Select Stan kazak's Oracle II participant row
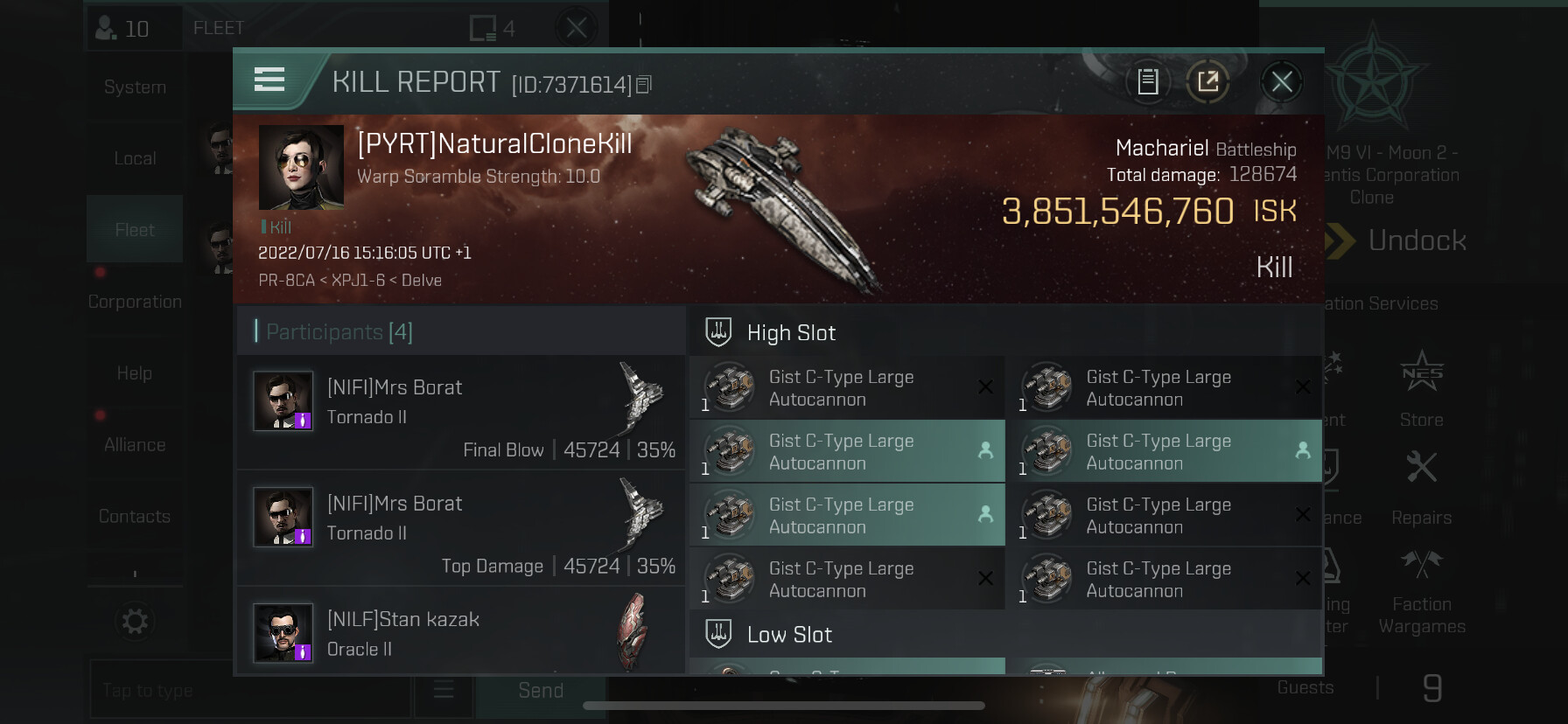This screenshot has height=724, width=1568. [x=460, y=633]
